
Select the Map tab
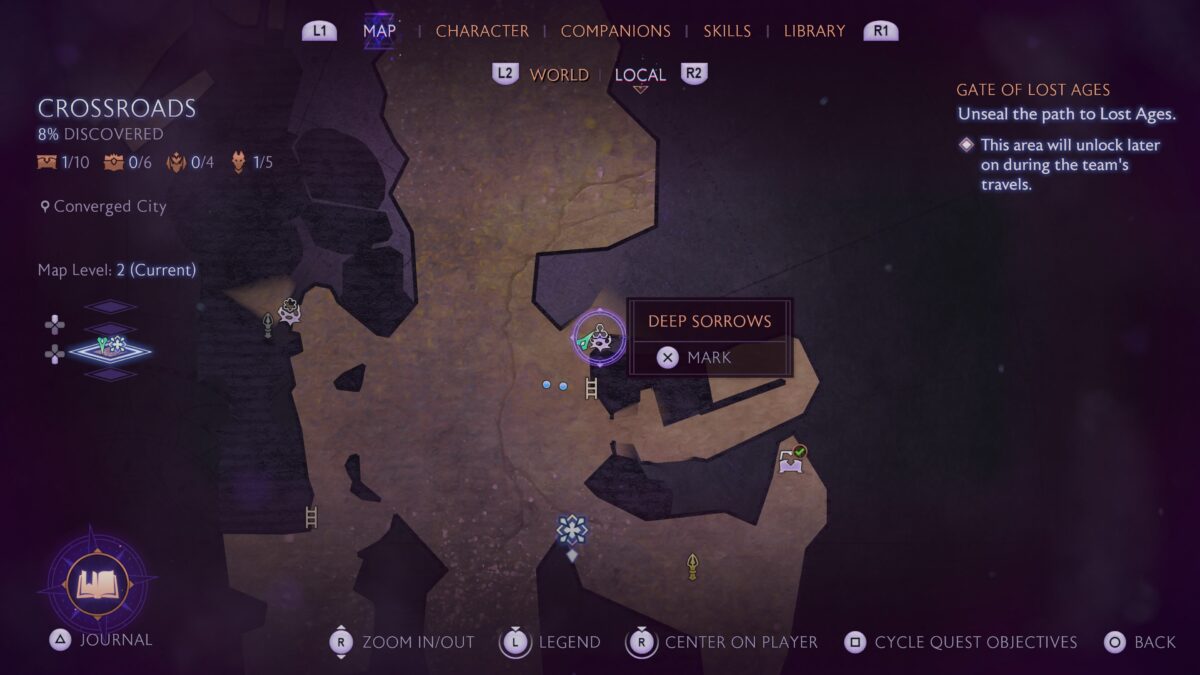click(379, 30)
